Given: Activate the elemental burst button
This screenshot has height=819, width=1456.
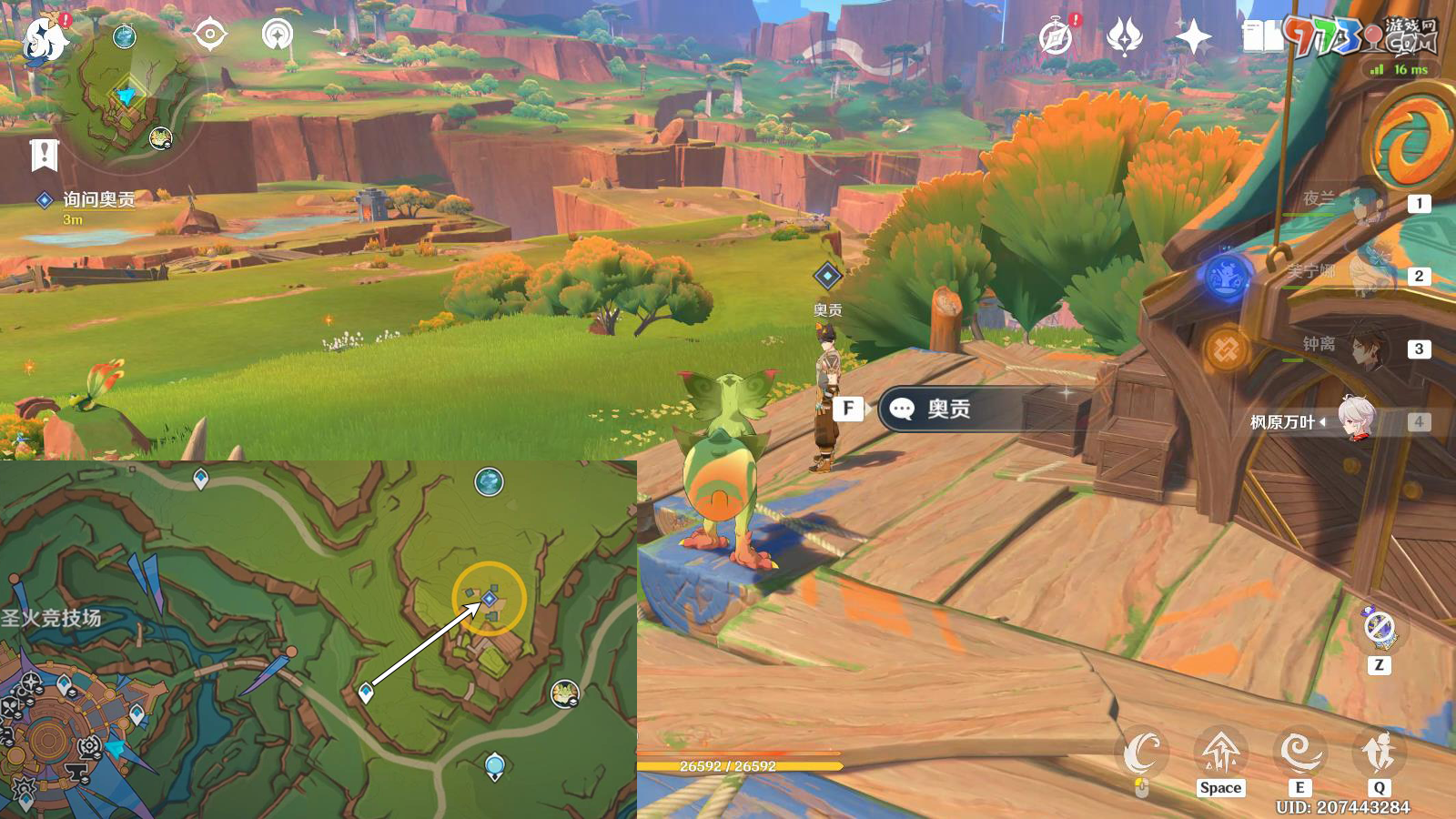Looking at the screenshot, I should pos(1379,753).
